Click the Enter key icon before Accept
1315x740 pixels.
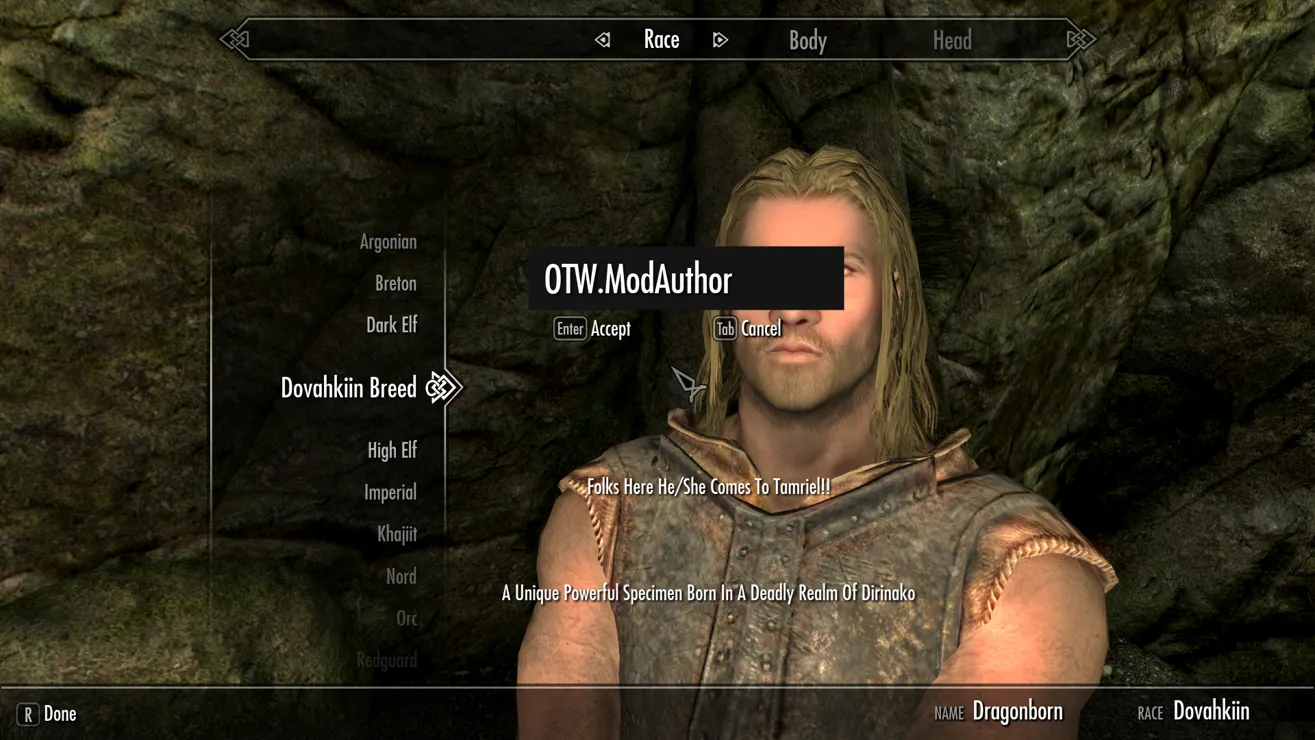tap(569, 328)
